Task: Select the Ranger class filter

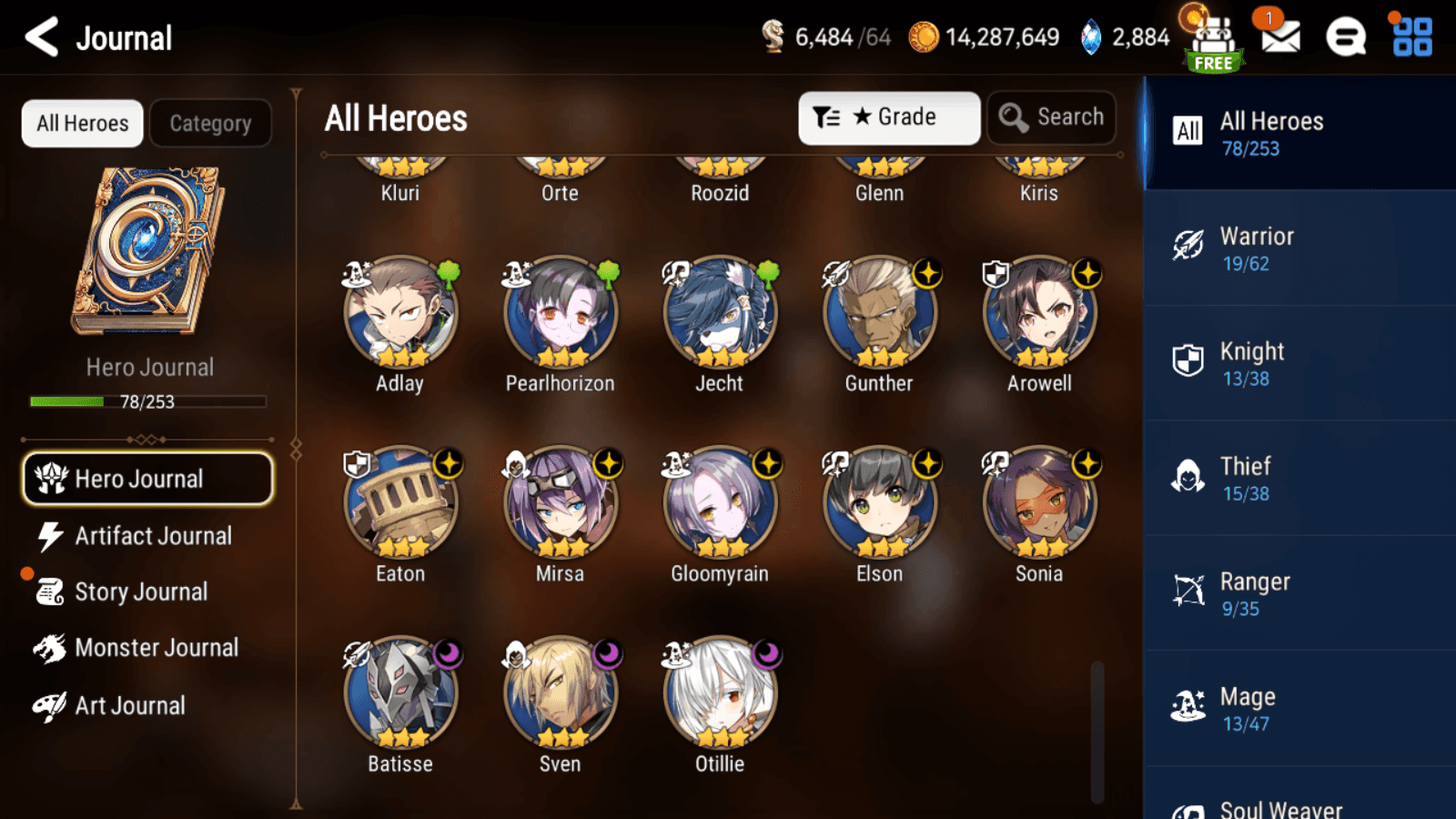Action: pos(1296,593)
